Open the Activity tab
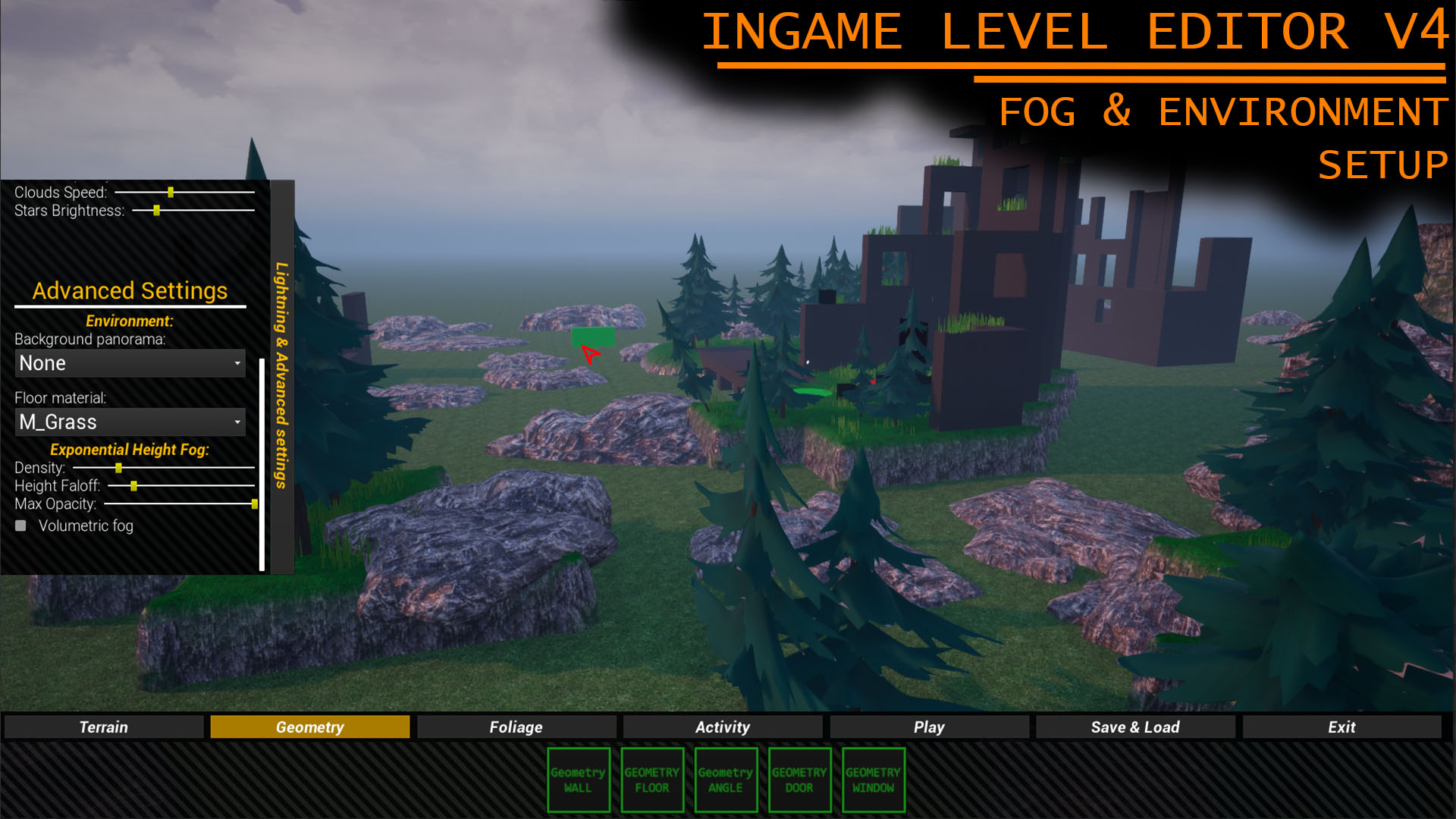Image resolution: width=1456 pixels, height=819 pixels. coord(722,726)
